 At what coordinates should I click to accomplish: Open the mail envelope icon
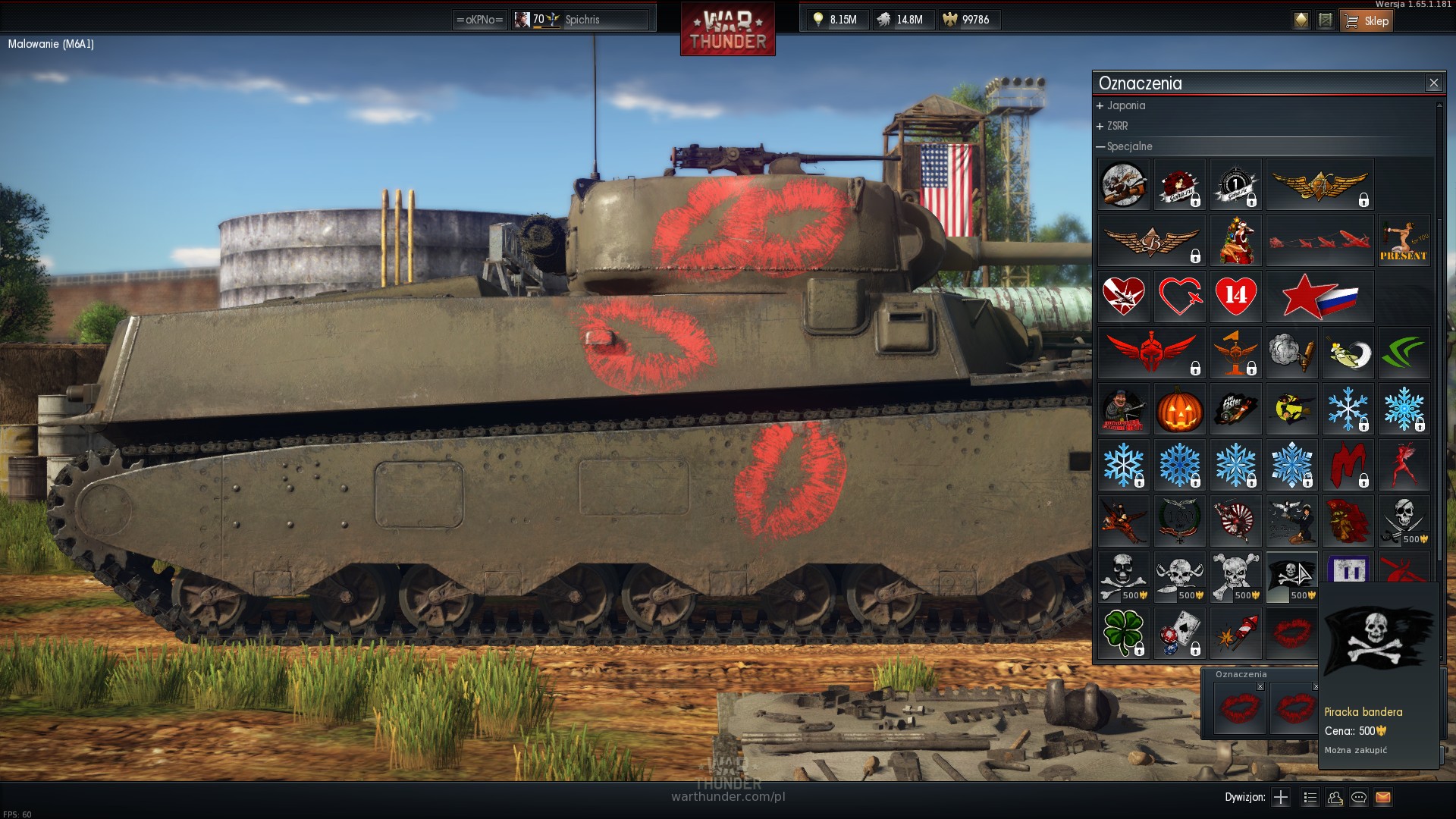pos(1383,797)
